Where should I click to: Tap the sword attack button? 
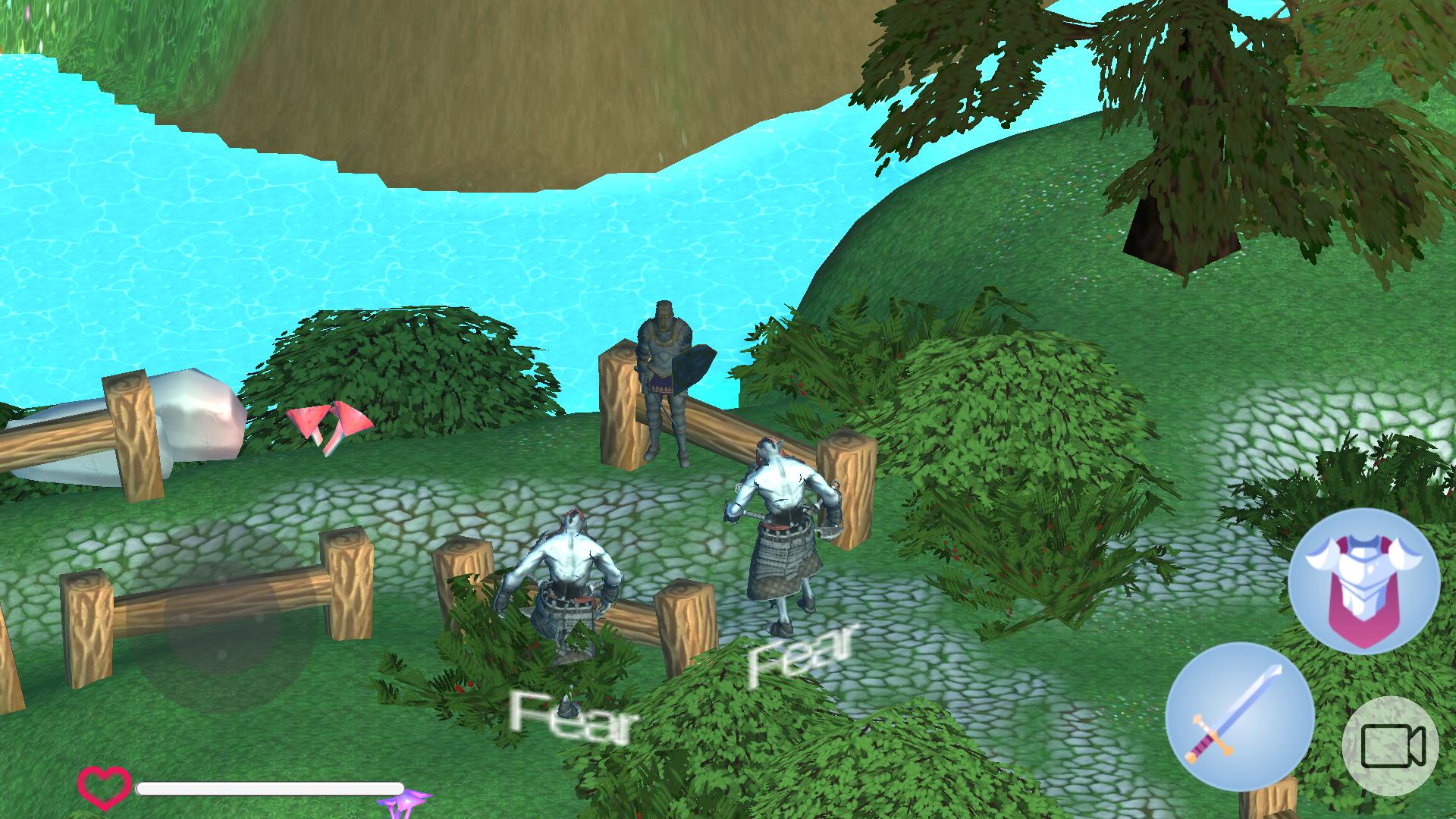(1239, 717)
